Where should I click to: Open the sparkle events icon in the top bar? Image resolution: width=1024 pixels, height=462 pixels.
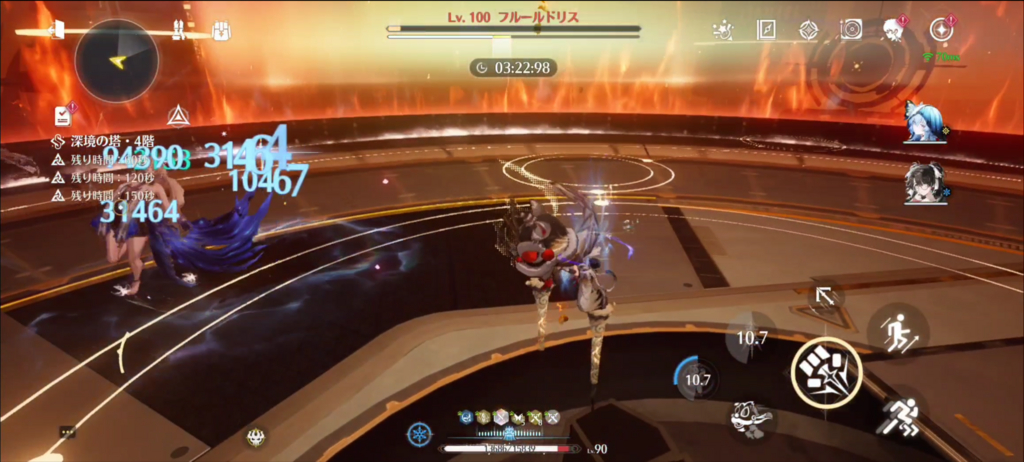pos(724,30)
